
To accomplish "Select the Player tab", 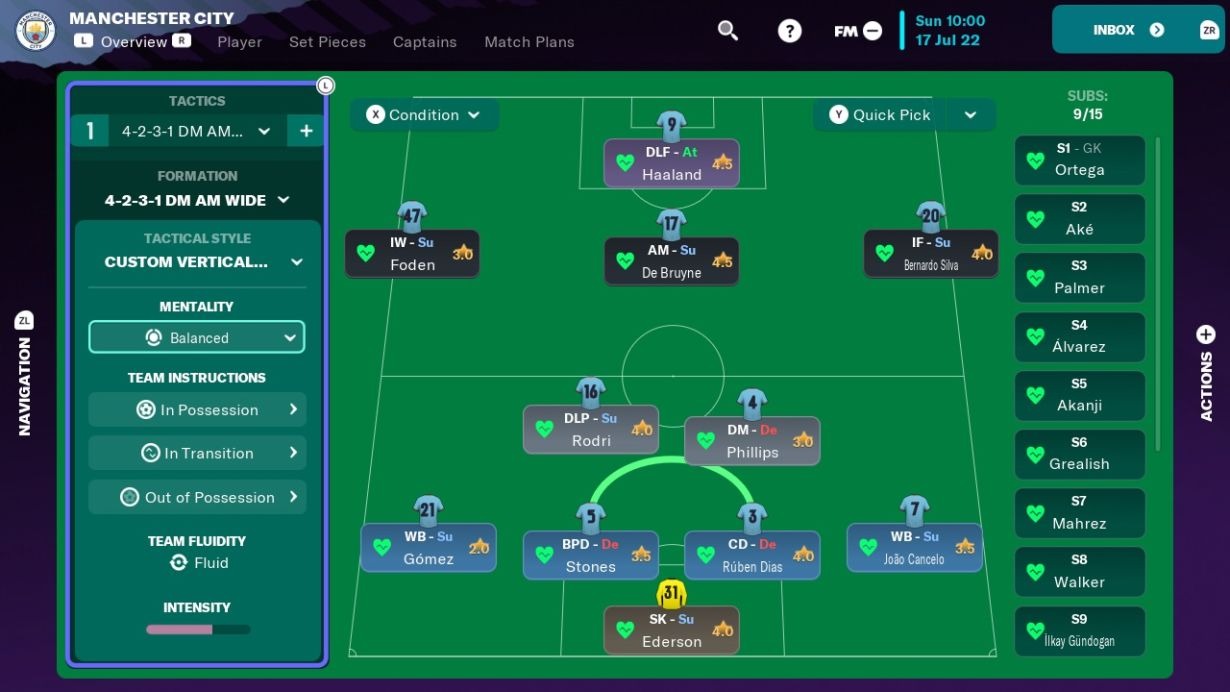I will (x=239, y=42).
